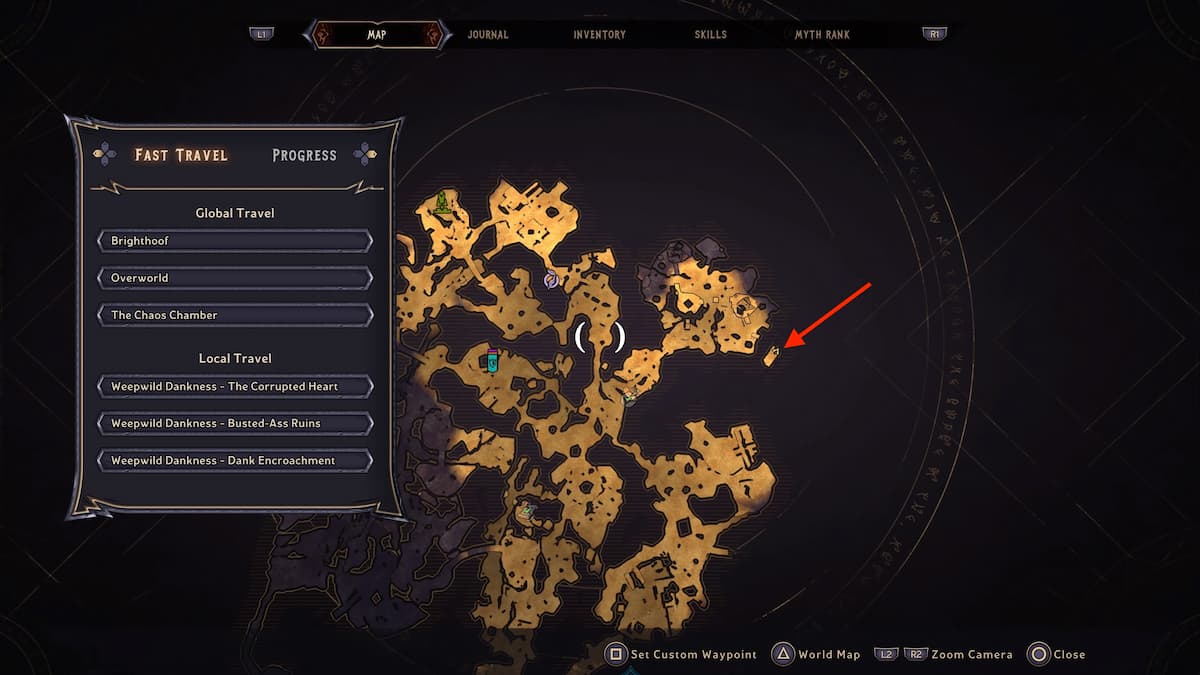
Task: Pick Weepwild Dankness - Dank Encroachment
Action: [x=235, y=460]
